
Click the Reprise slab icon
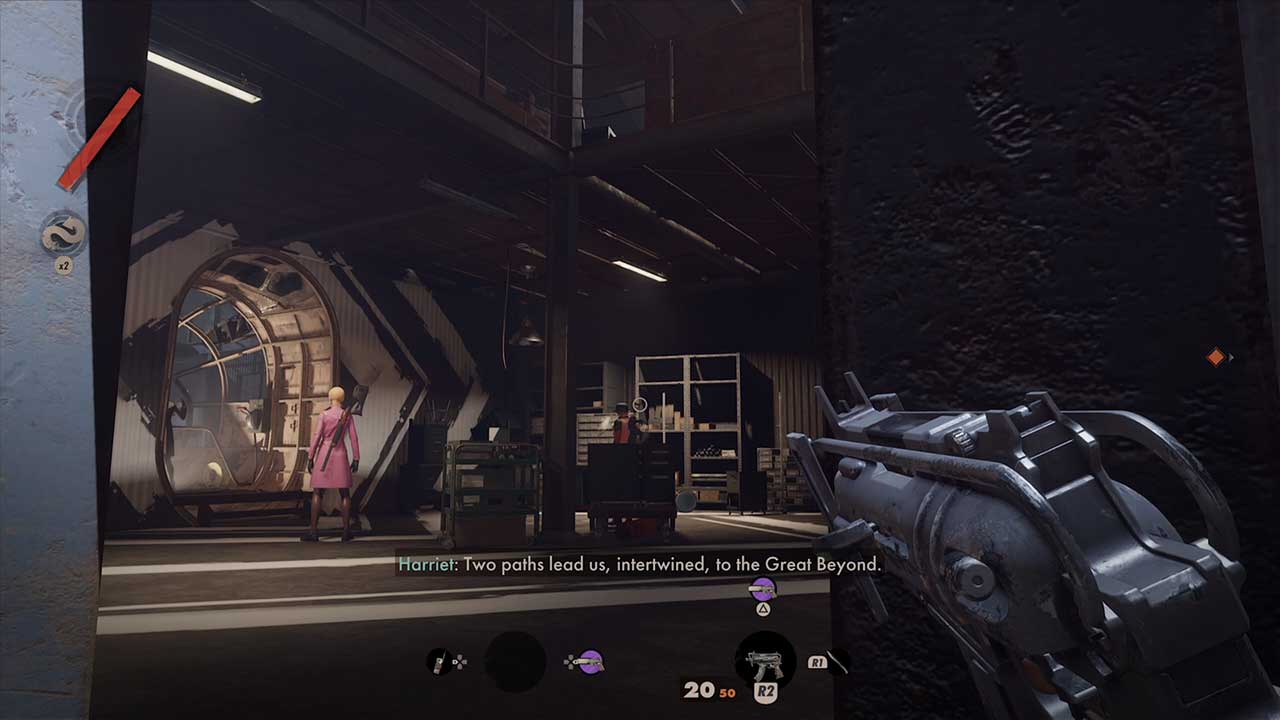tap(62, 235)
